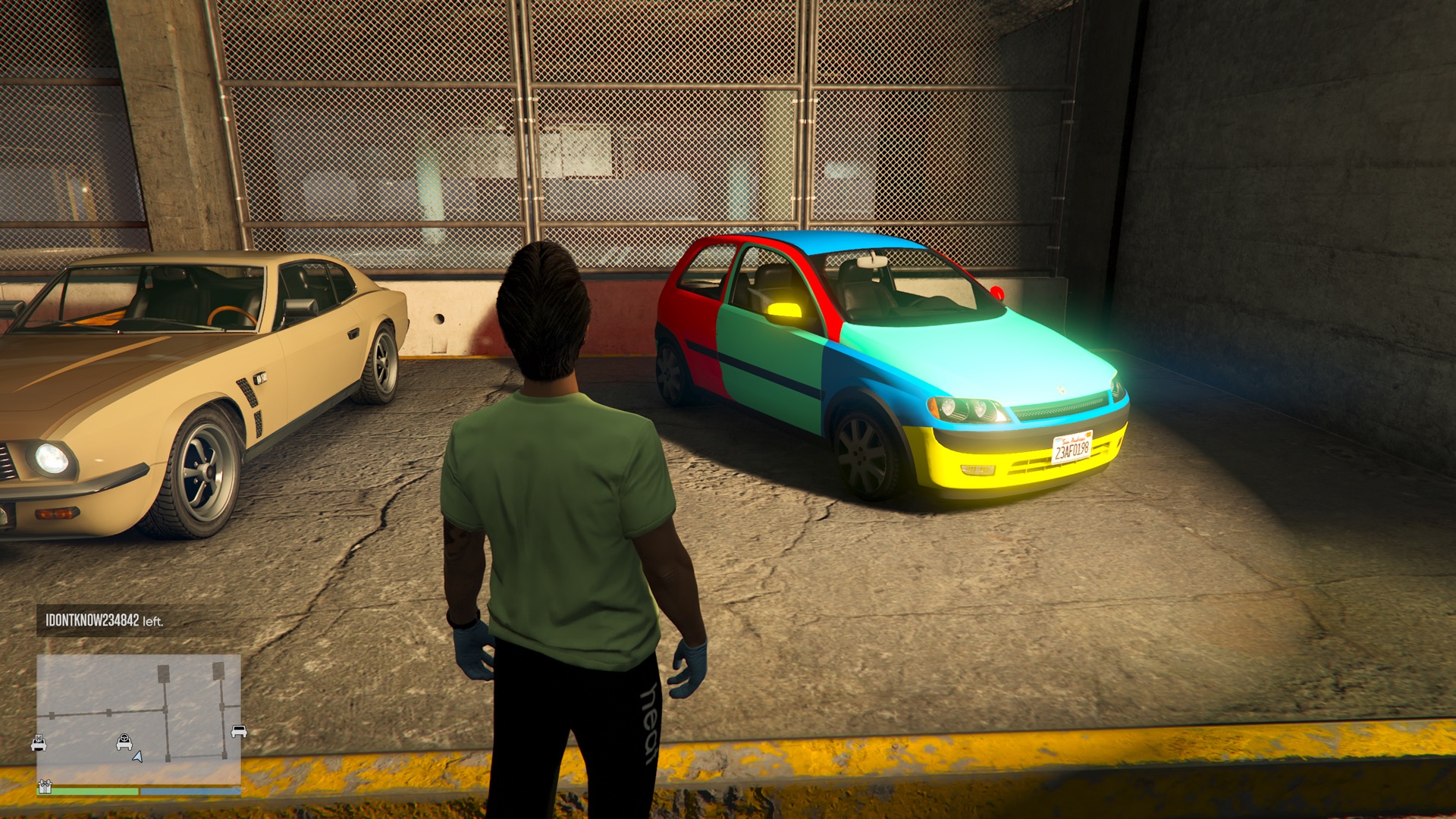Screen dimensions: 1456x819
Task: Select the steering wheel car blip on minimap
Action: click(x=124, y=742)
